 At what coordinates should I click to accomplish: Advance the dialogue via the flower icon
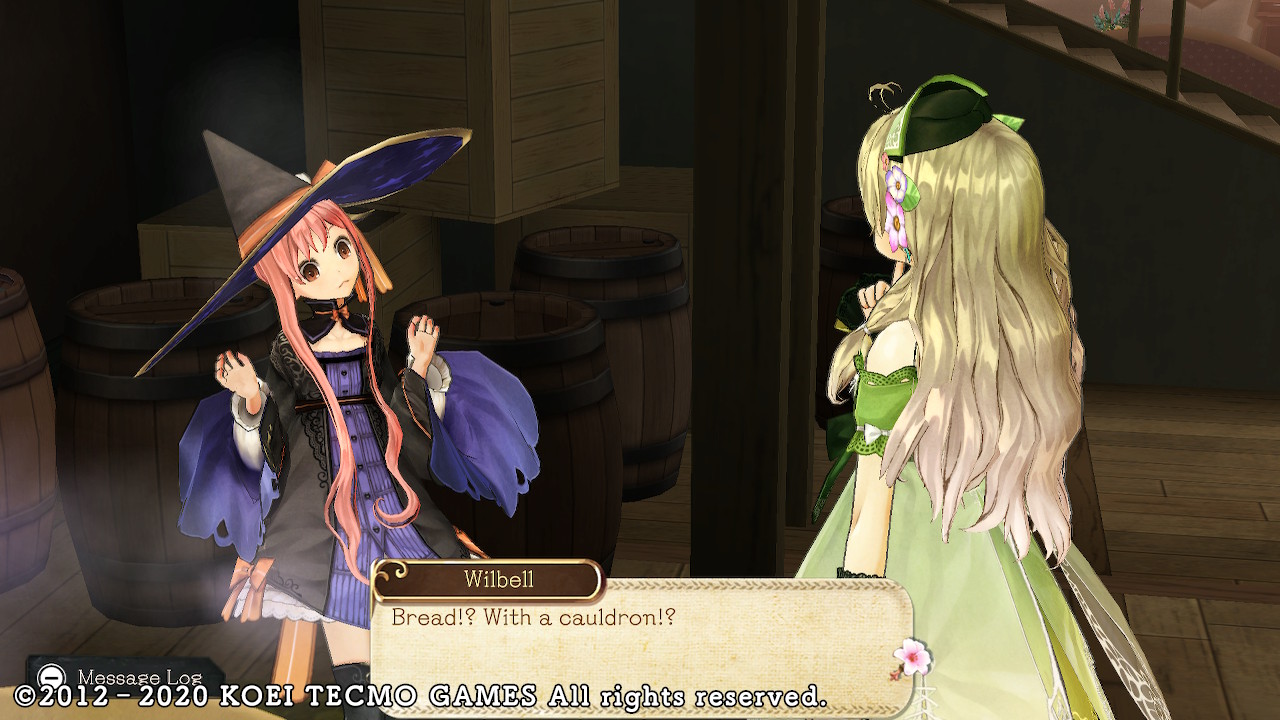[911, 657]
